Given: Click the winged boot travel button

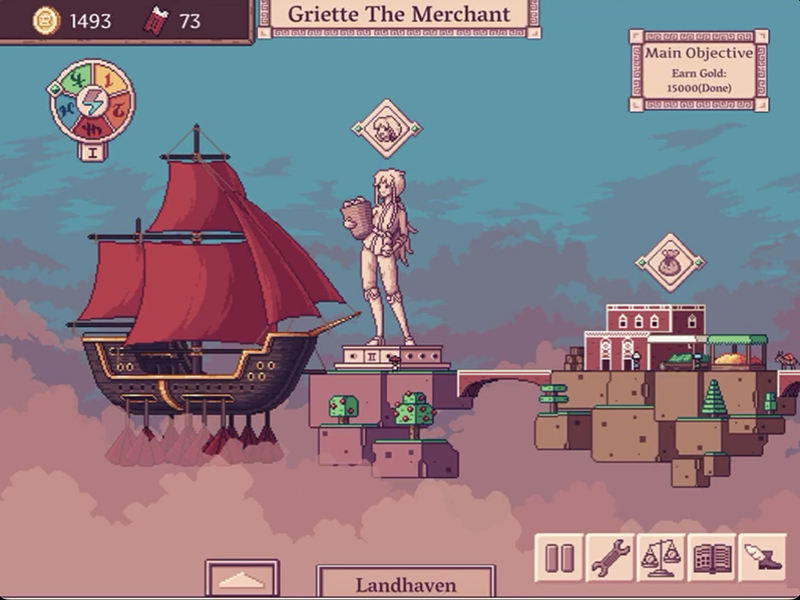Looking at the screenshot, I should pos(762,558).
